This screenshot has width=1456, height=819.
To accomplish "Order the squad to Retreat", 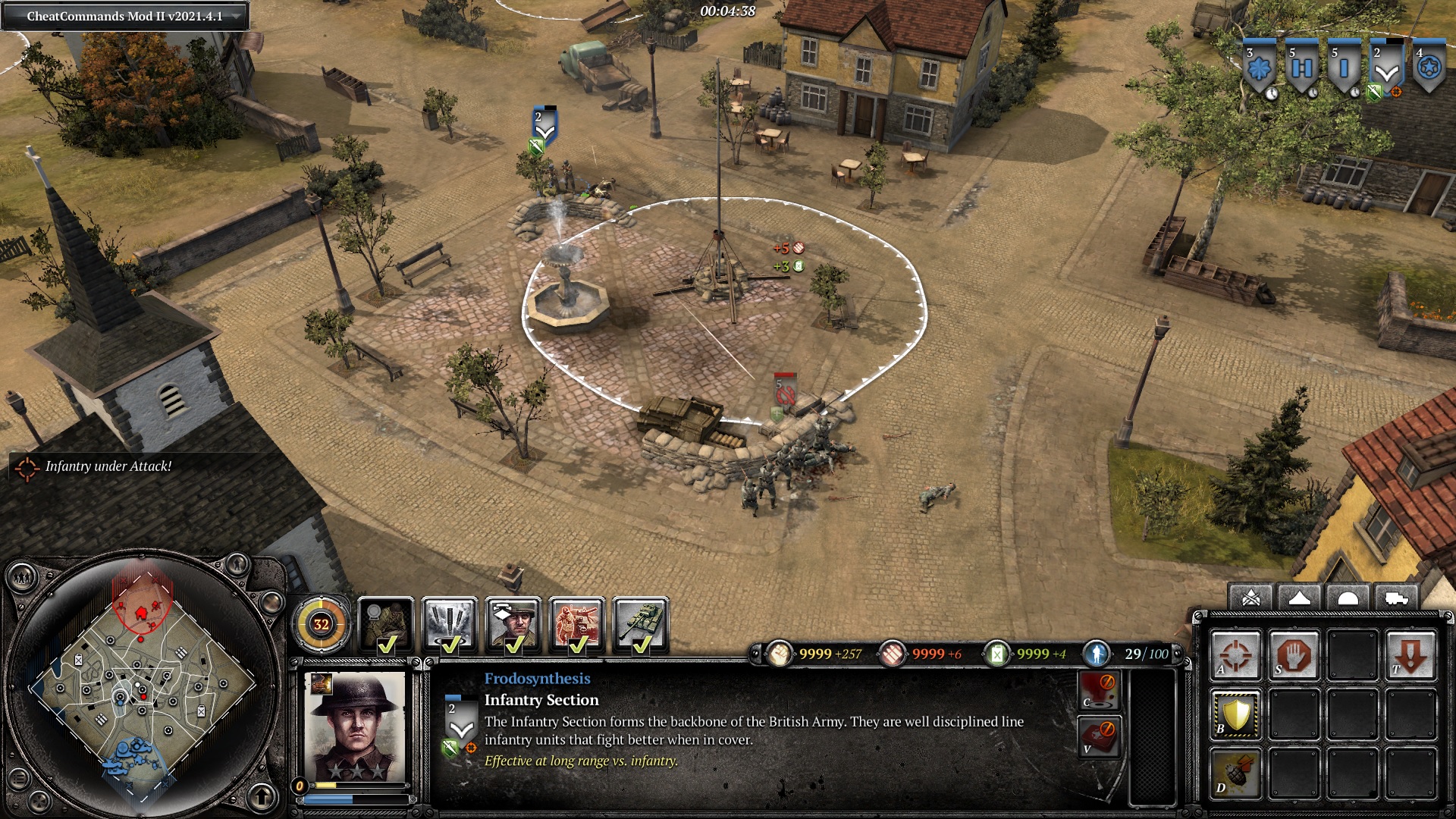I will click(x=1410, y=654).
